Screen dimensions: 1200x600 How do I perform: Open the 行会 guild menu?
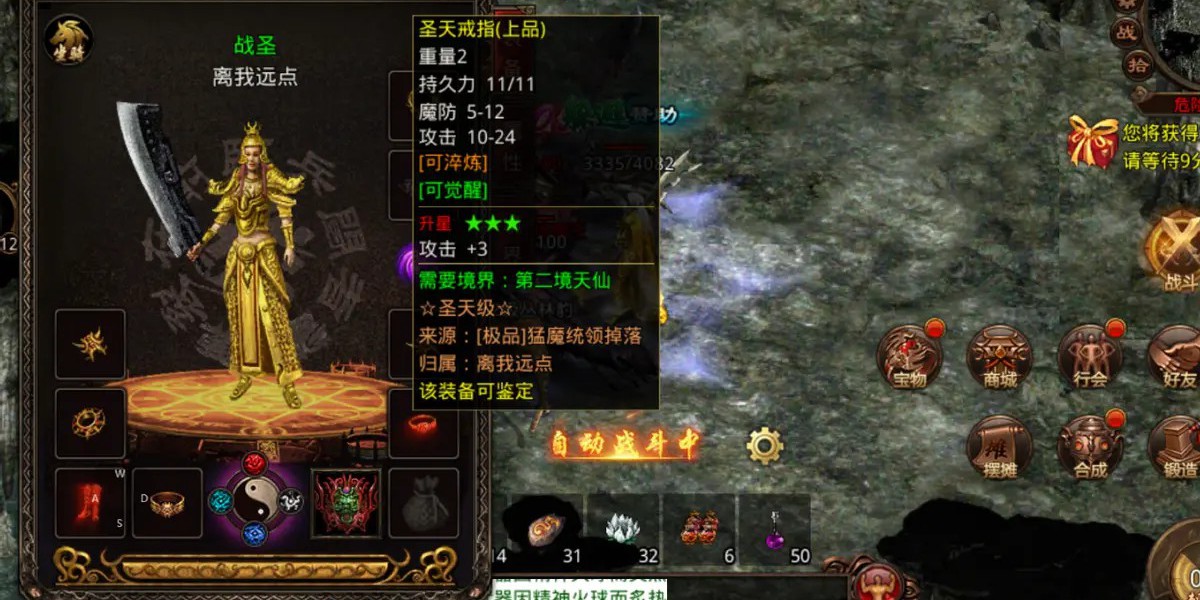tap(1090, 357)
